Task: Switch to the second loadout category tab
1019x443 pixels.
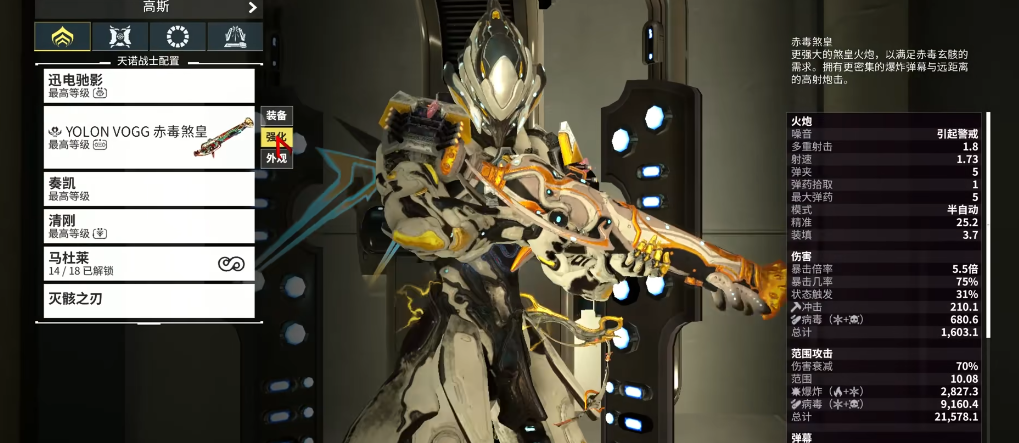Action: [x=120, y=37]
